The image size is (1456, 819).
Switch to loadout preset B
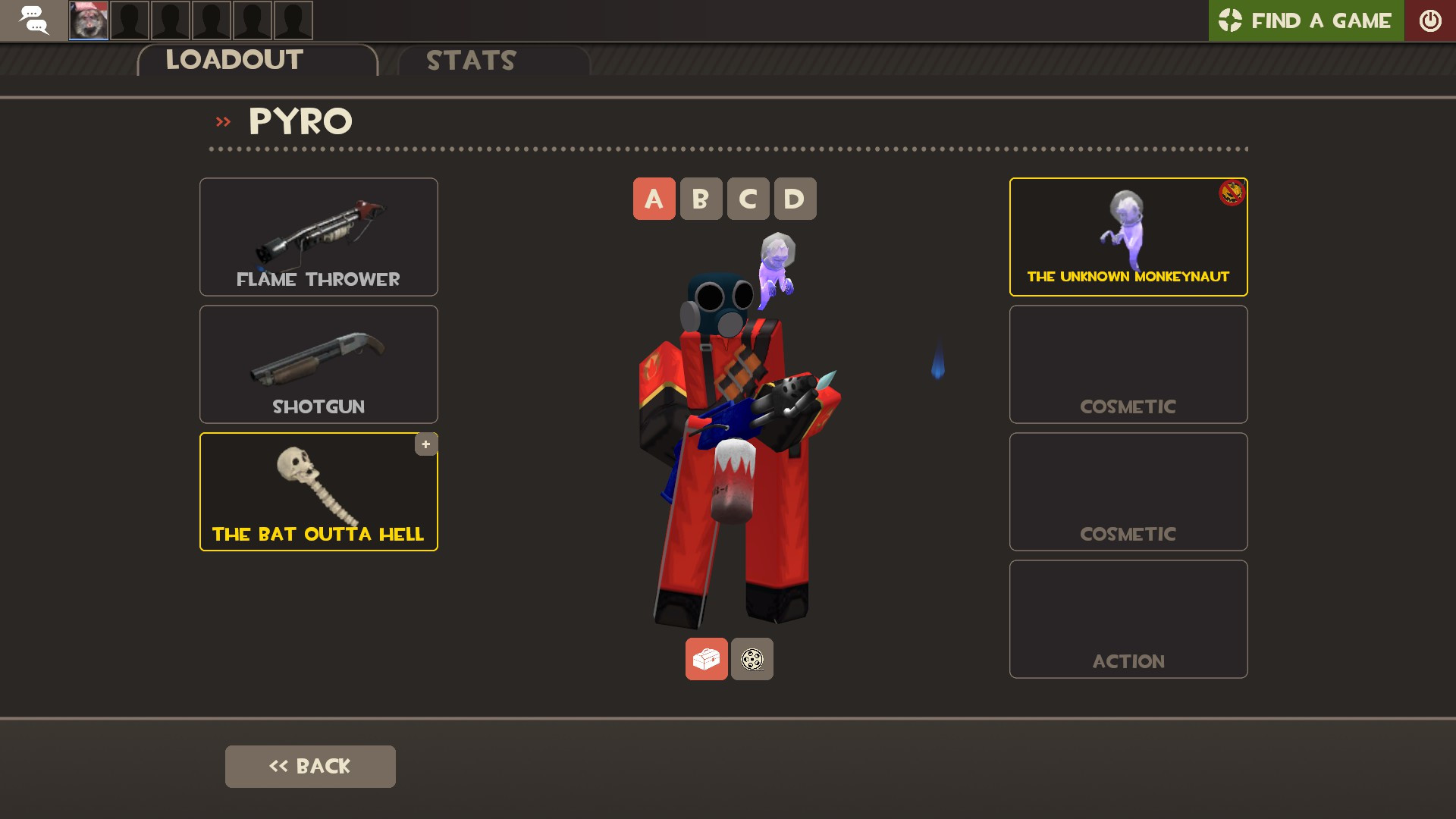[700, 199]
